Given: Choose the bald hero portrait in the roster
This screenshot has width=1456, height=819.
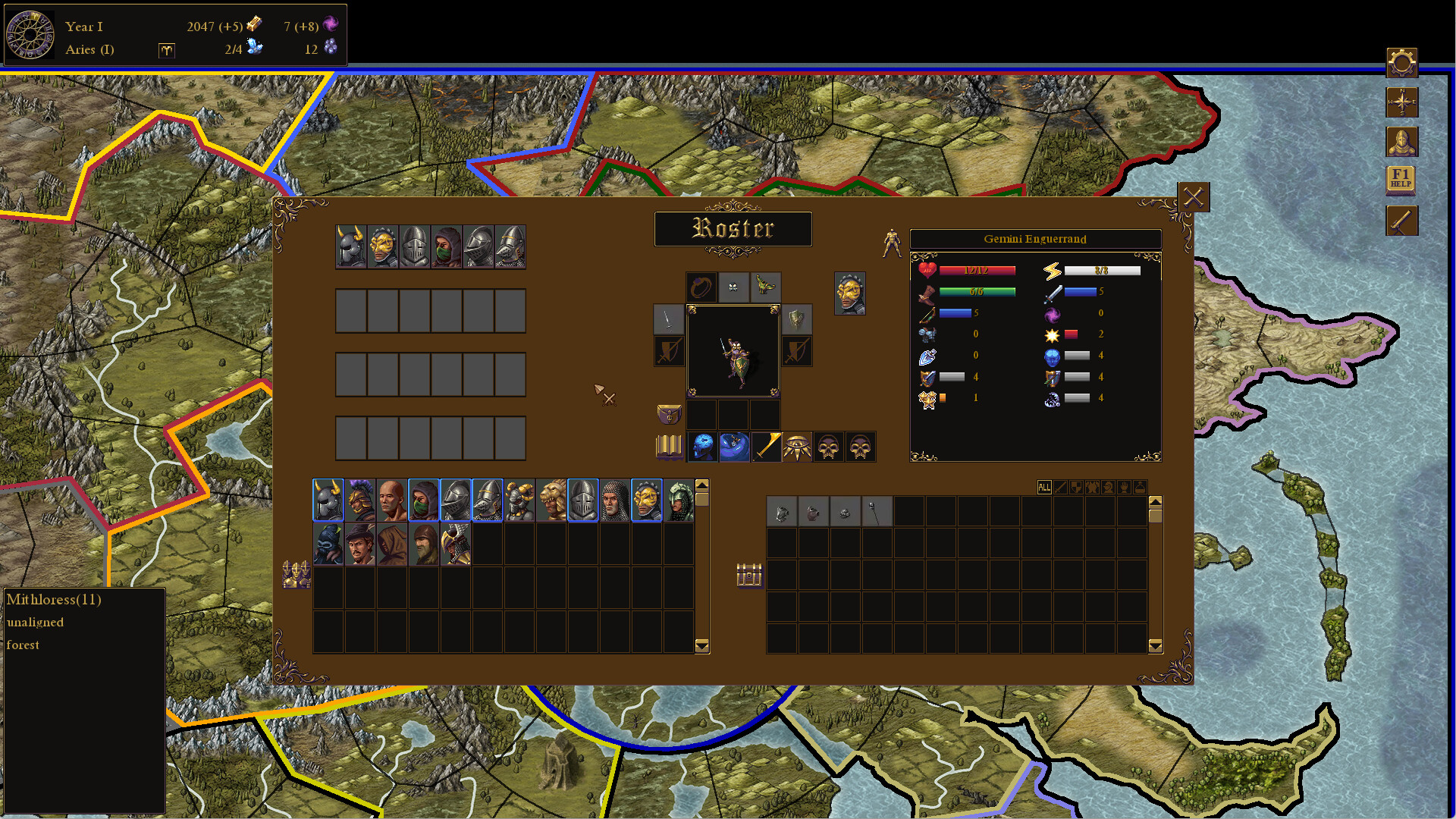Looking at the screenshot, I should (392, 500).
